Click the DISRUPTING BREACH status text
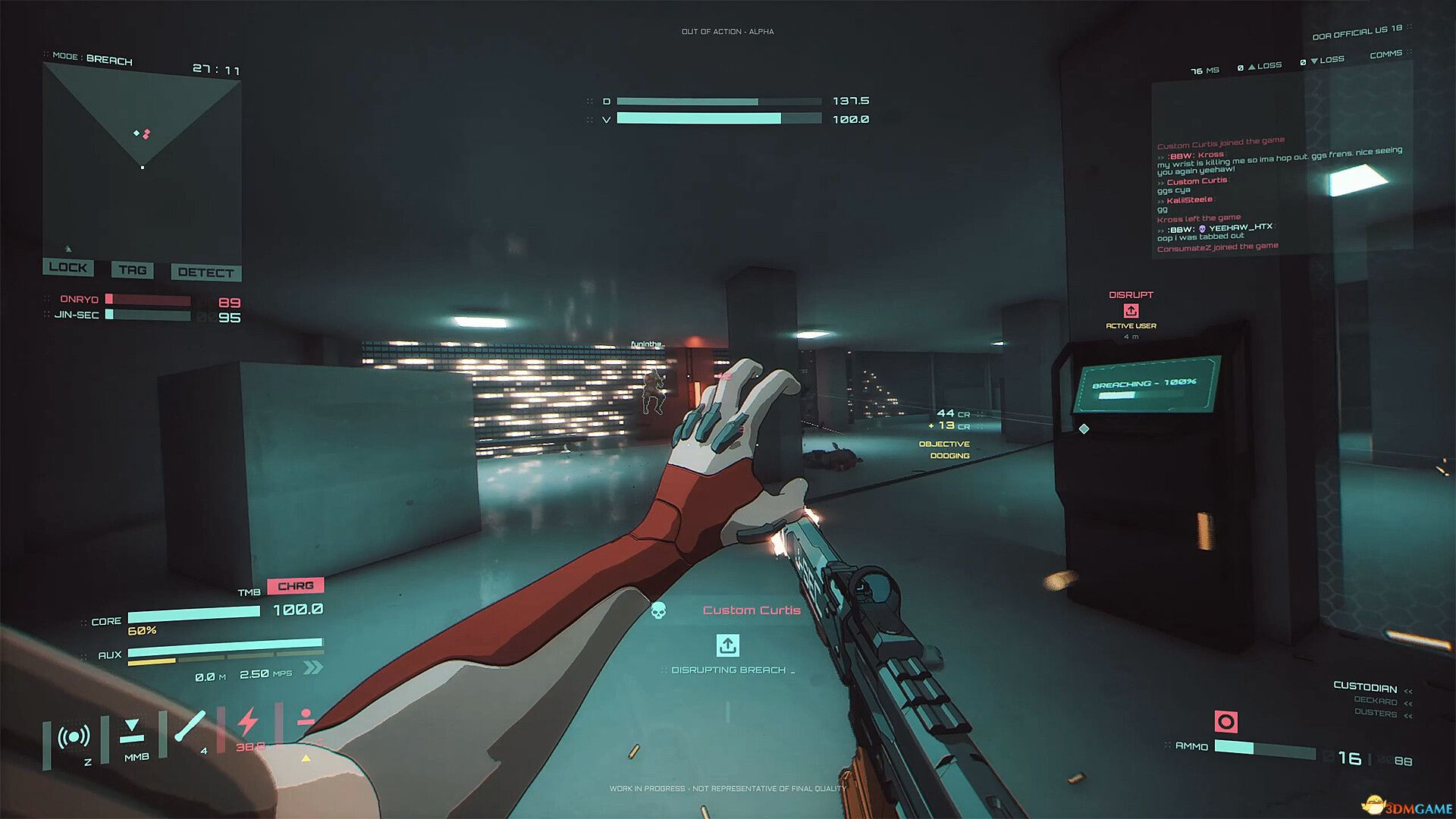 [729, 670]
